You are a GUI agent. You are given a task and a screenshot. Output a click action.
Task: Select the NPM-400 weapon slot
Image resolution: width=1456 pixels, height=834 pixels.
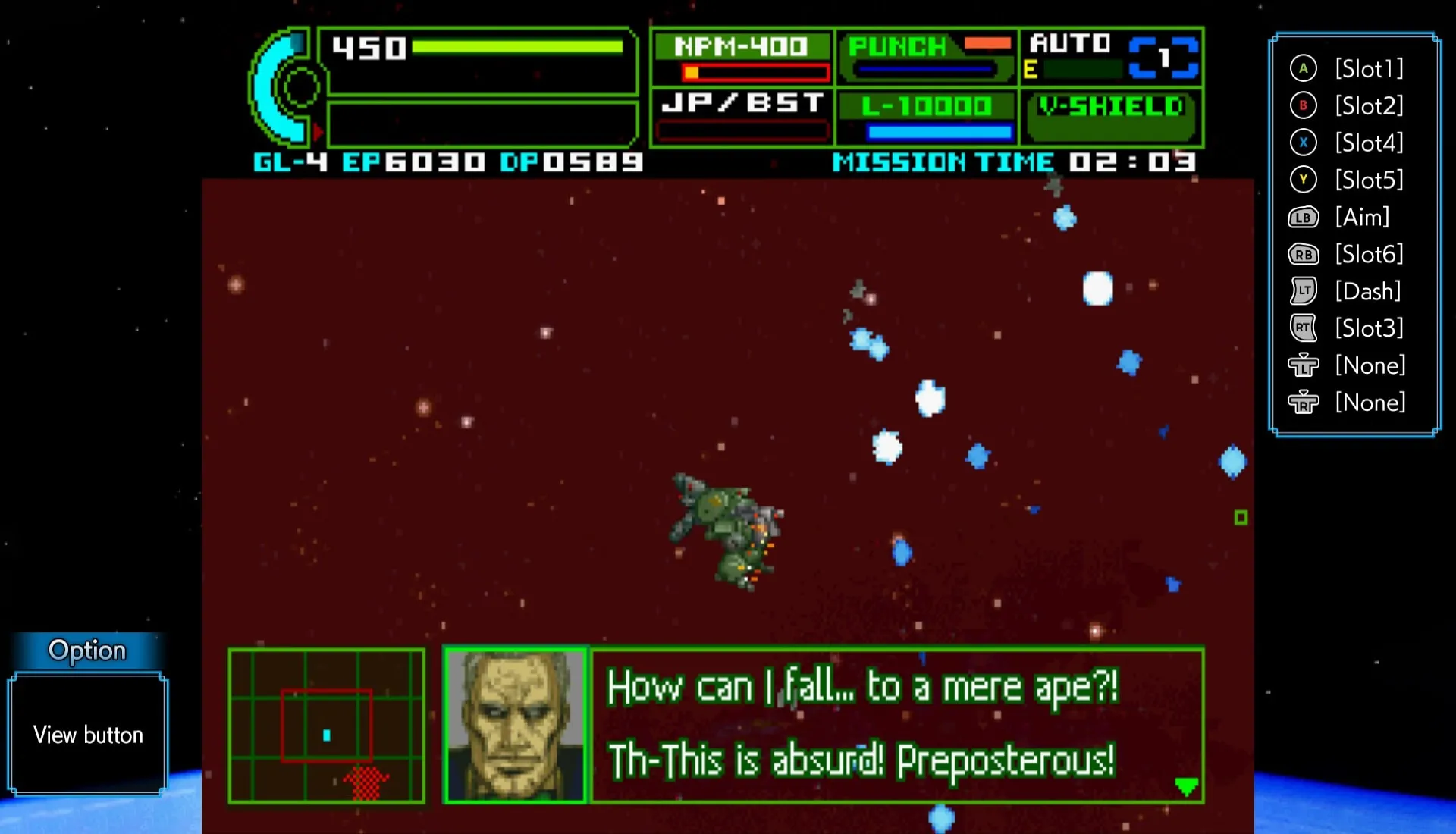point(742,58)
